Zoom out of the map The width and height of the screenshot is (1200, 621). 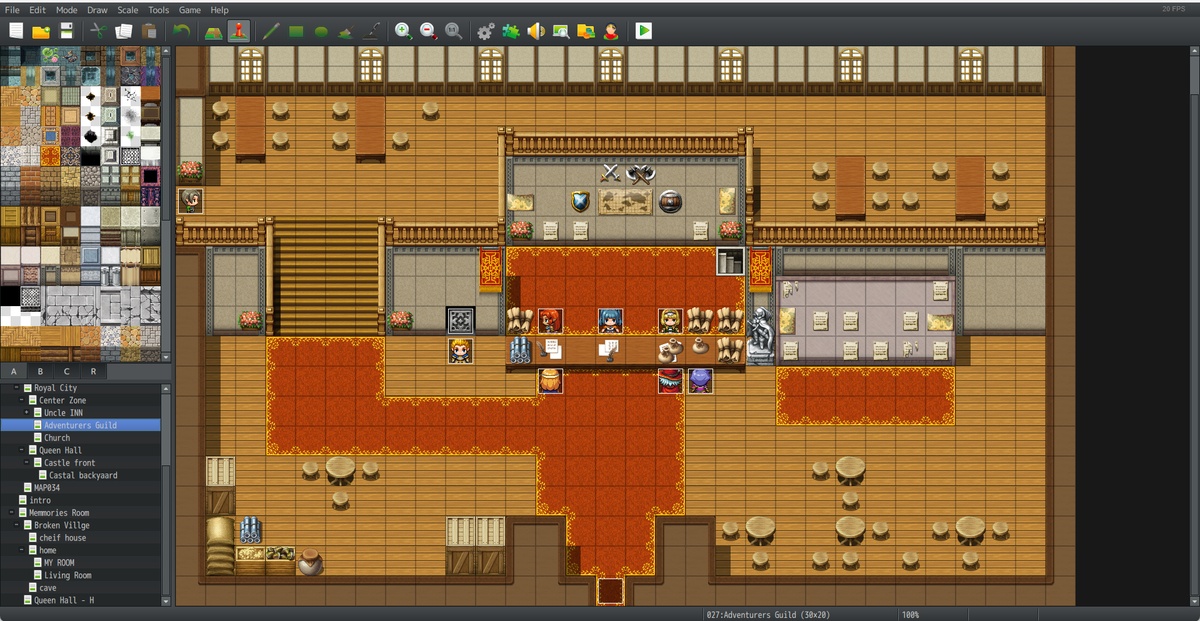click(x=428, y=31)
